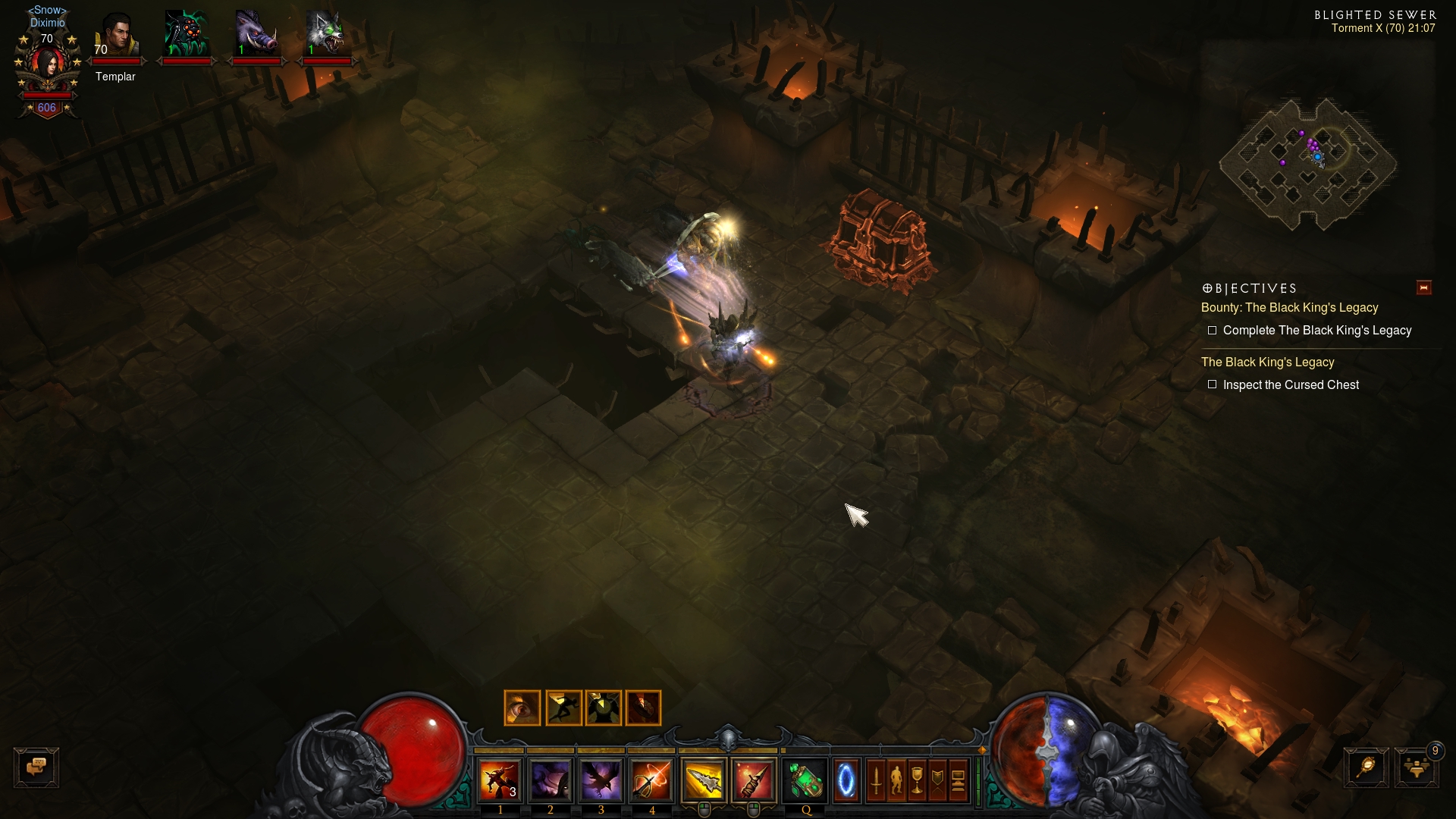Drink the green health potion
1456x819 pixels.
point(805,780)
